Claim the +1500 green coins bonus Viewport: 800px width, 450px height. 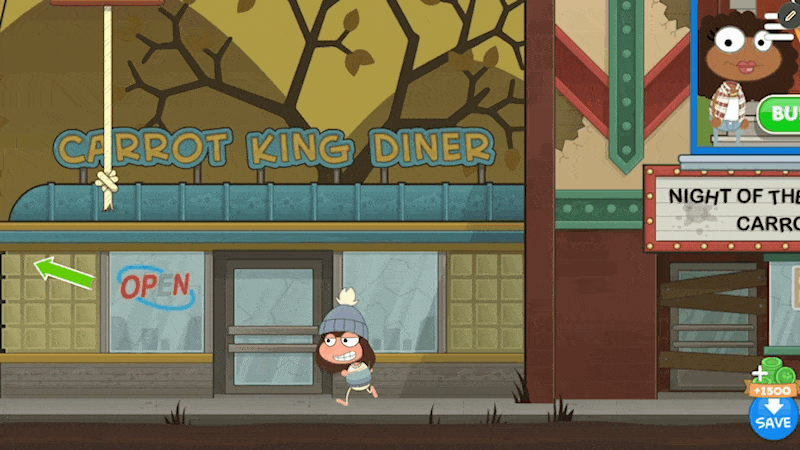pyautogui.click(x=772, y=379)
